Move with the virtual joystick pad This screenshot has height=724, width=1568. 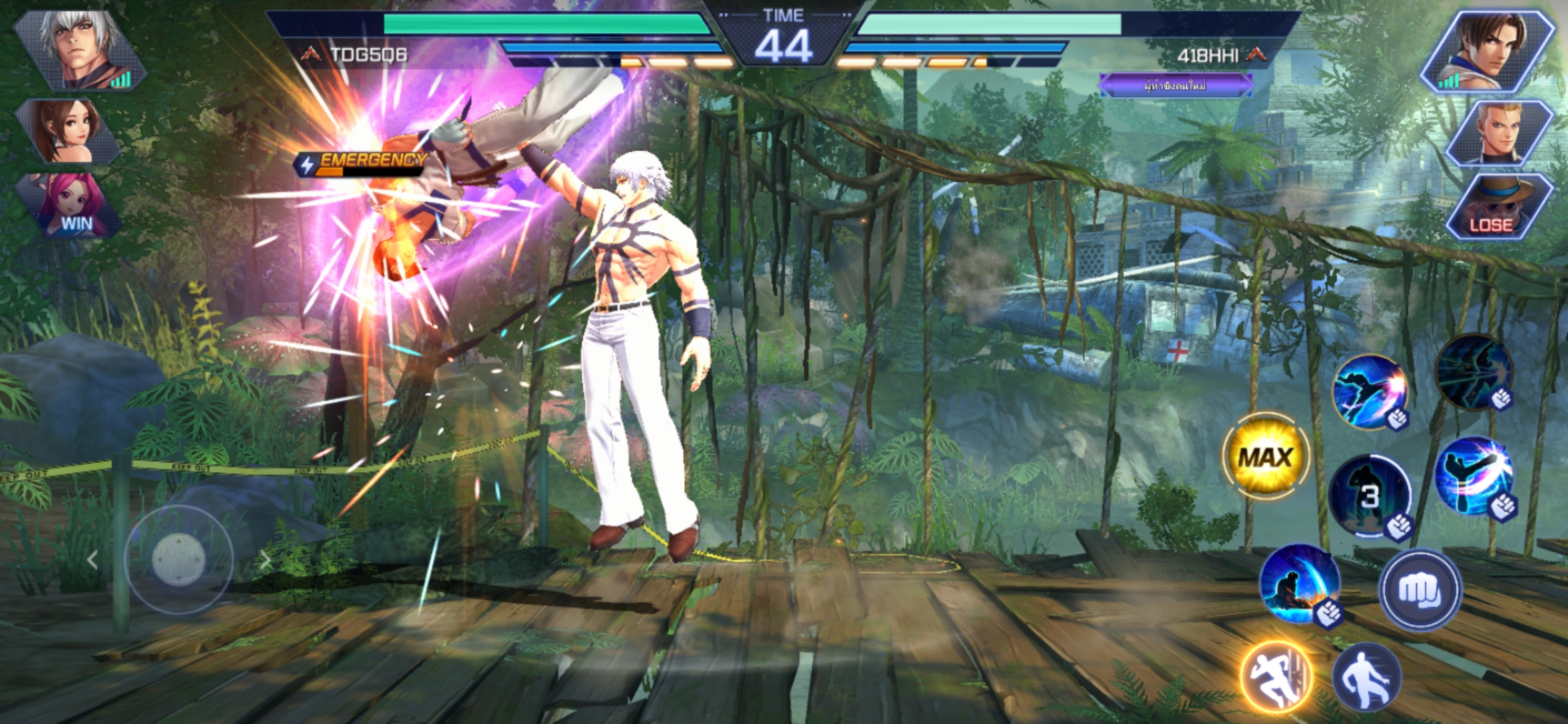(178, 559)
